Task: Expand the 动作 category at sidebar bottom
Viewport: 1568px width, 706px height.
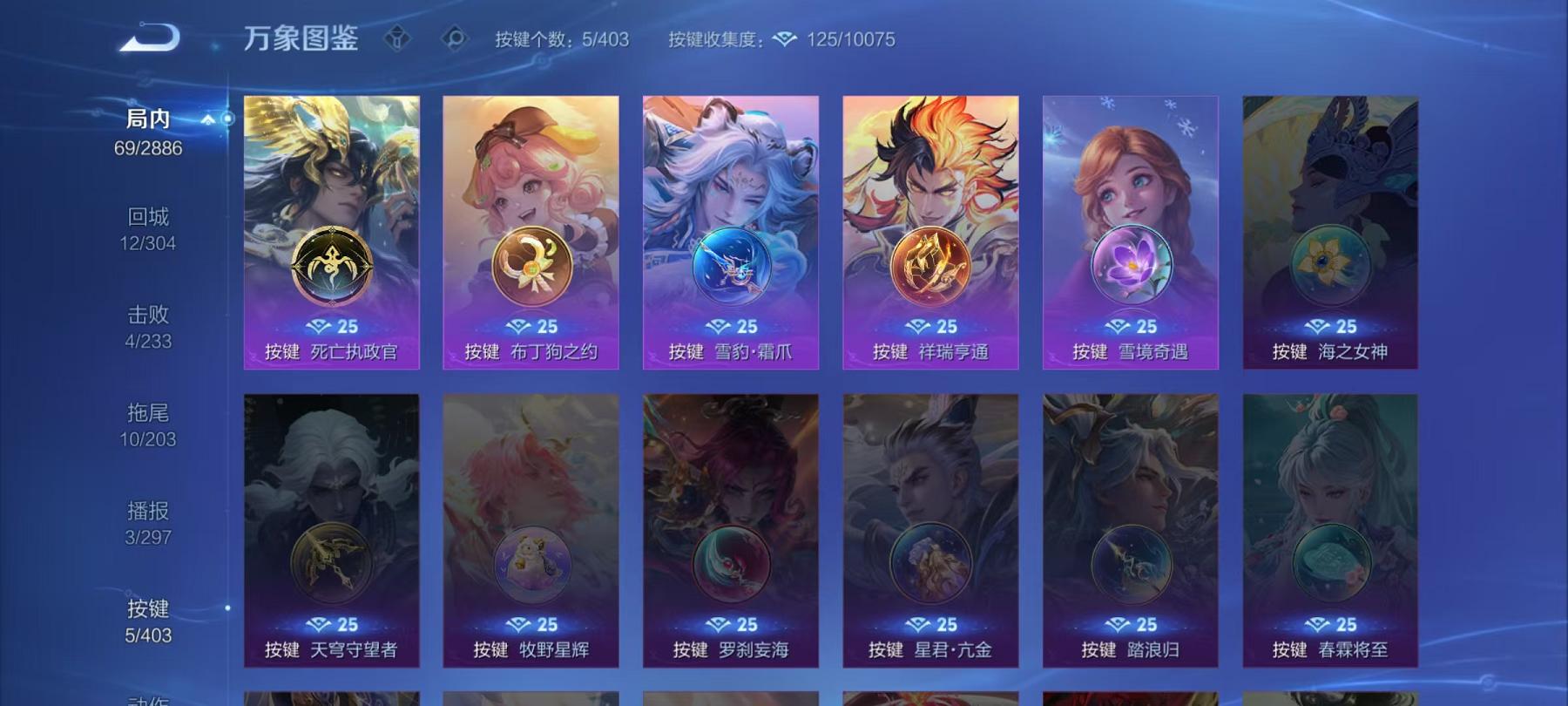Action: pos(148,697)
